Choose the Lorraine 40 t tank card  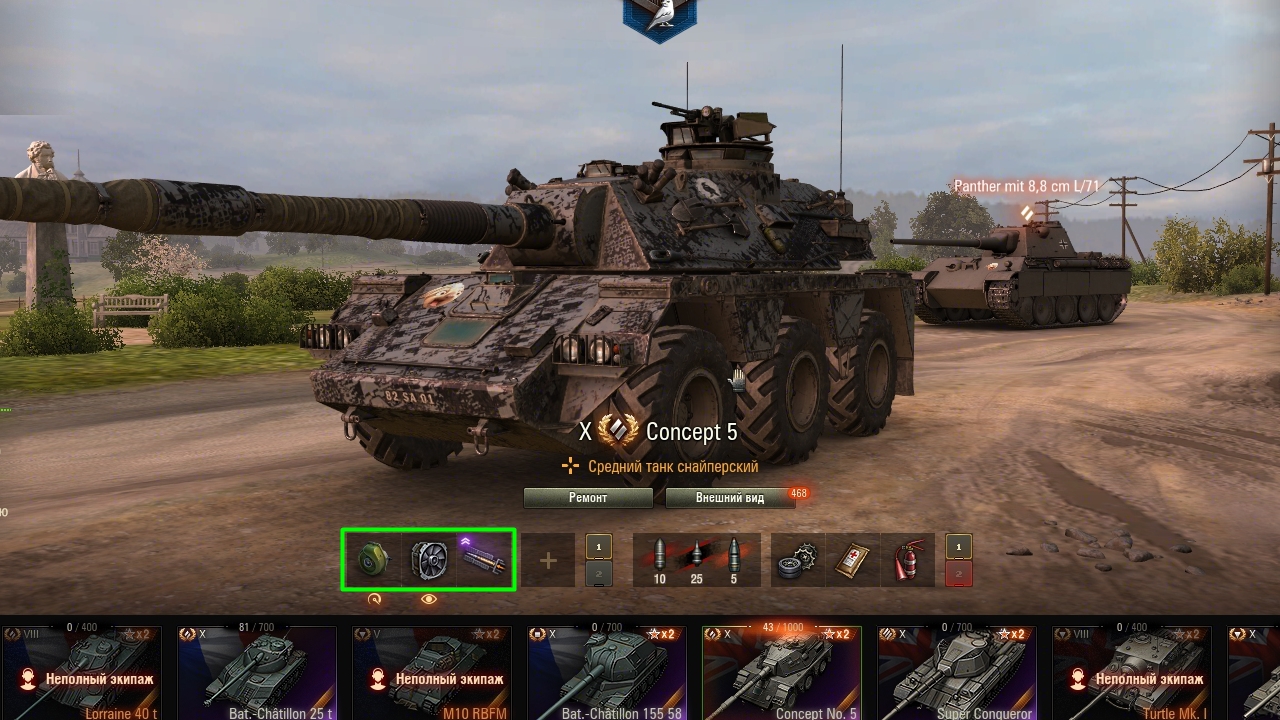(82, 673)
